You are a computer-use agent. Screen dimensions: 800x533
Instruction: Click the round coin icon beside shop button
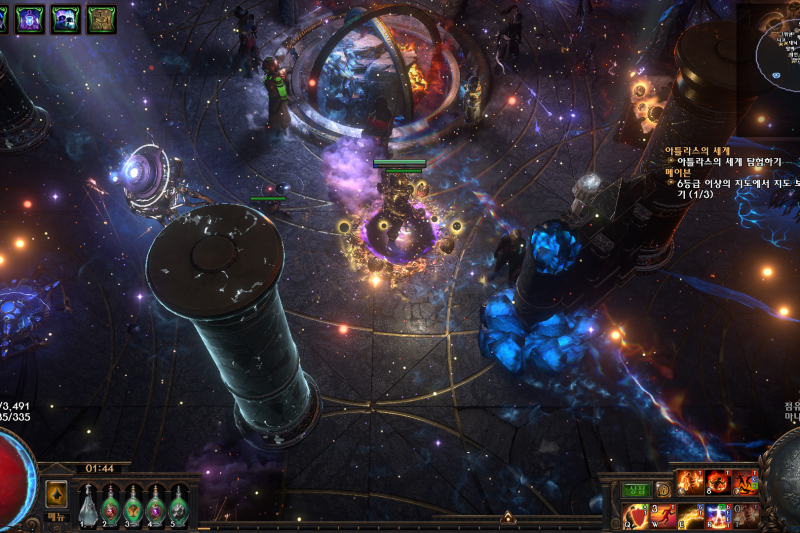(663, 490)
